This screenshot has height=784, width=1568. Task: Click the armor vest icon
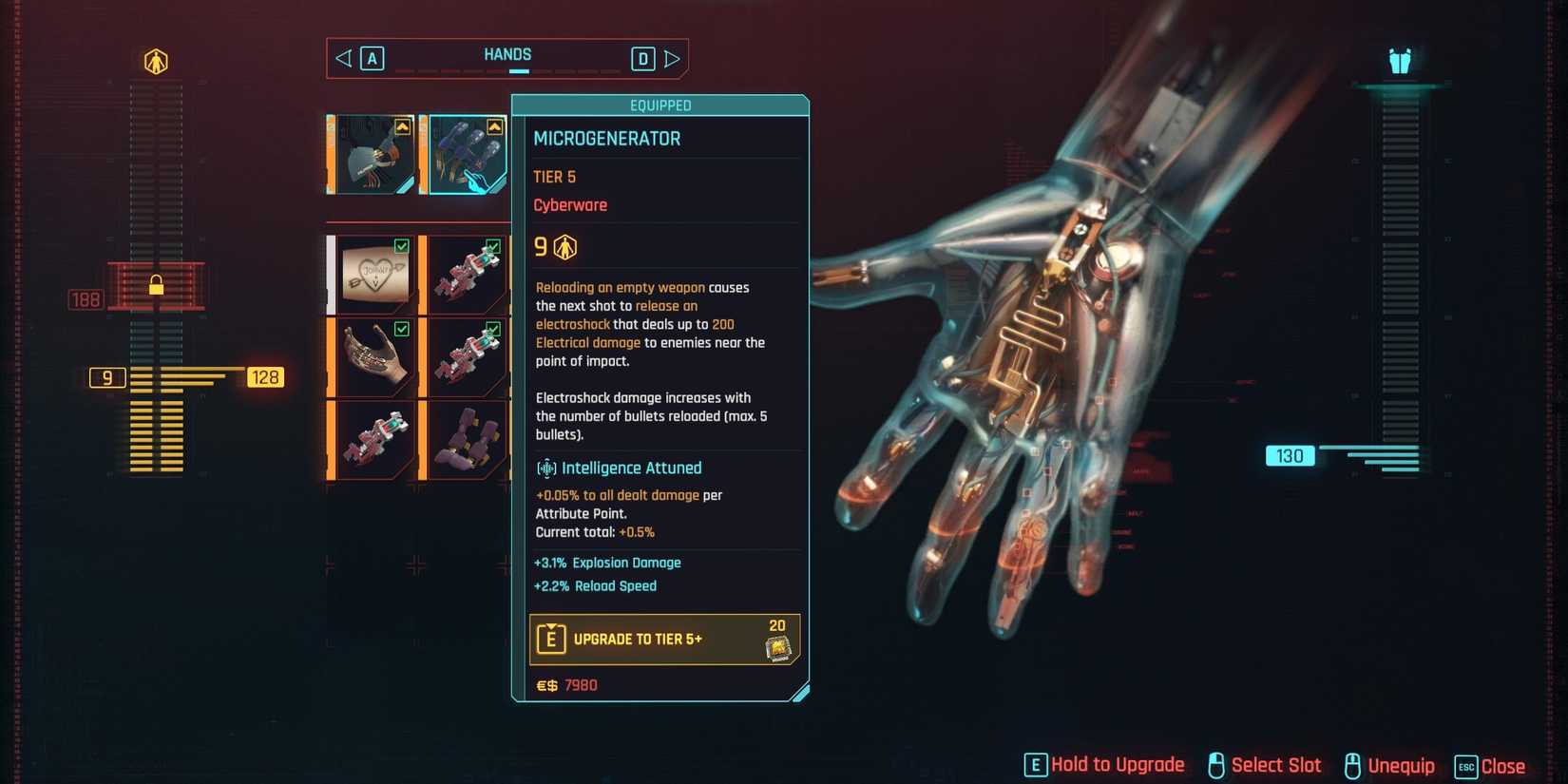[1399, 62]
